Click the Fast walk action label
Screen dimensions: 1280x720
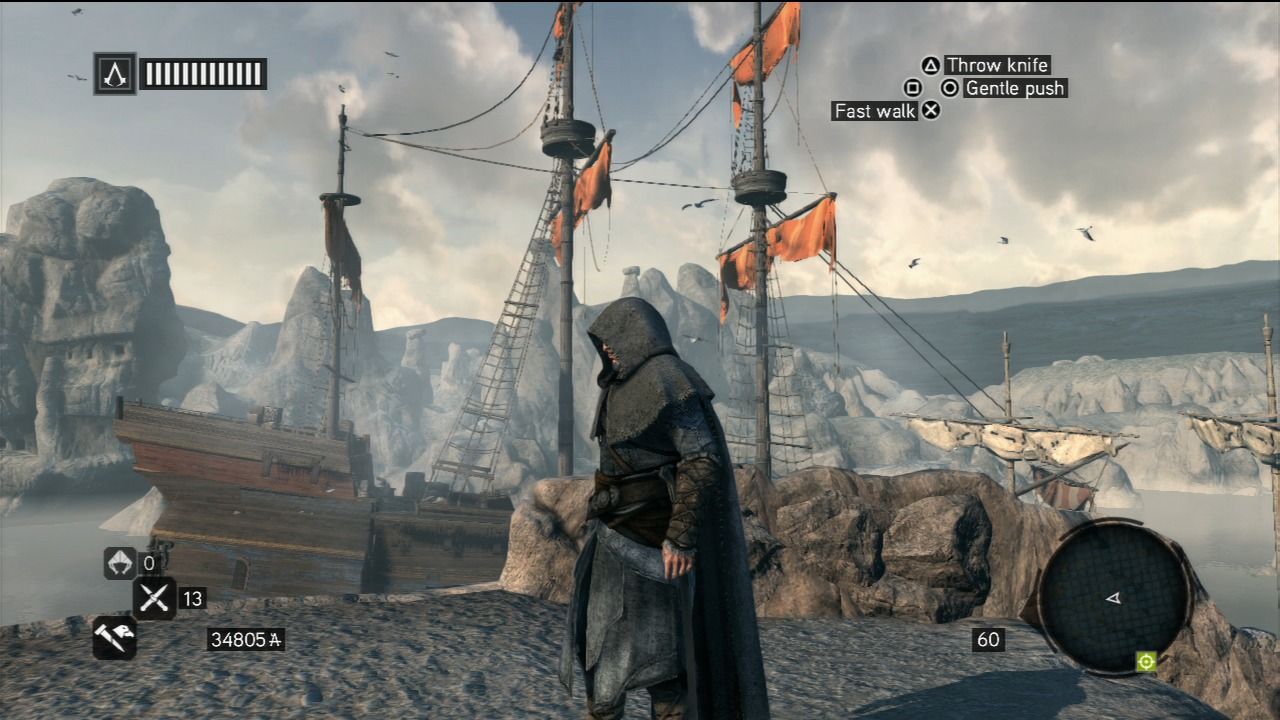(874, 111)
